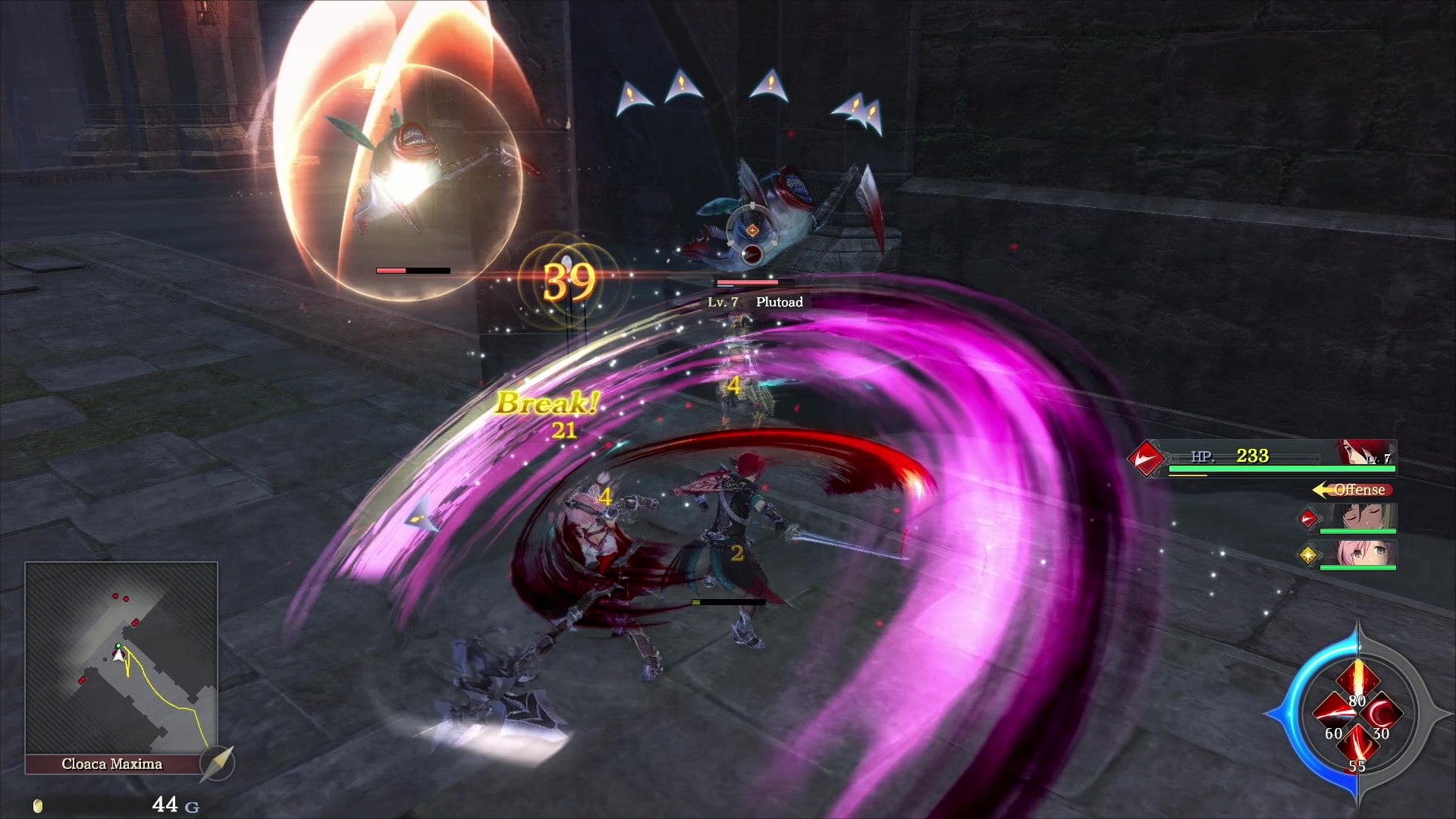The height and width of the screenshot is (819, 1456).
Task: Click the red diamond crest of the second party member
Action: pyautogui.click(x=1307, y=519)
